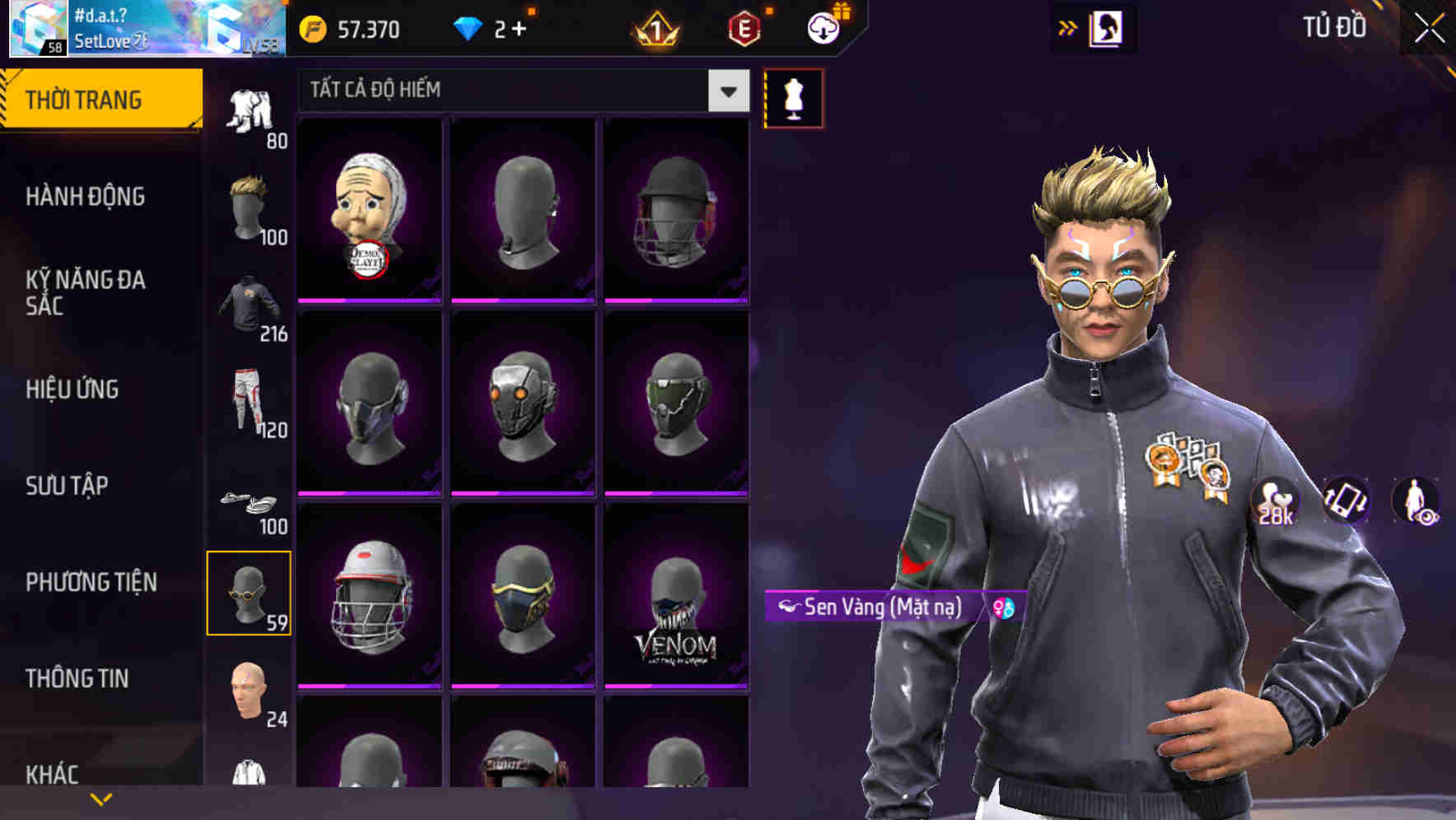The width and height of the screenshot is (1456, 820).
Task: Click the cloud download gift icon
Action: 823,30
